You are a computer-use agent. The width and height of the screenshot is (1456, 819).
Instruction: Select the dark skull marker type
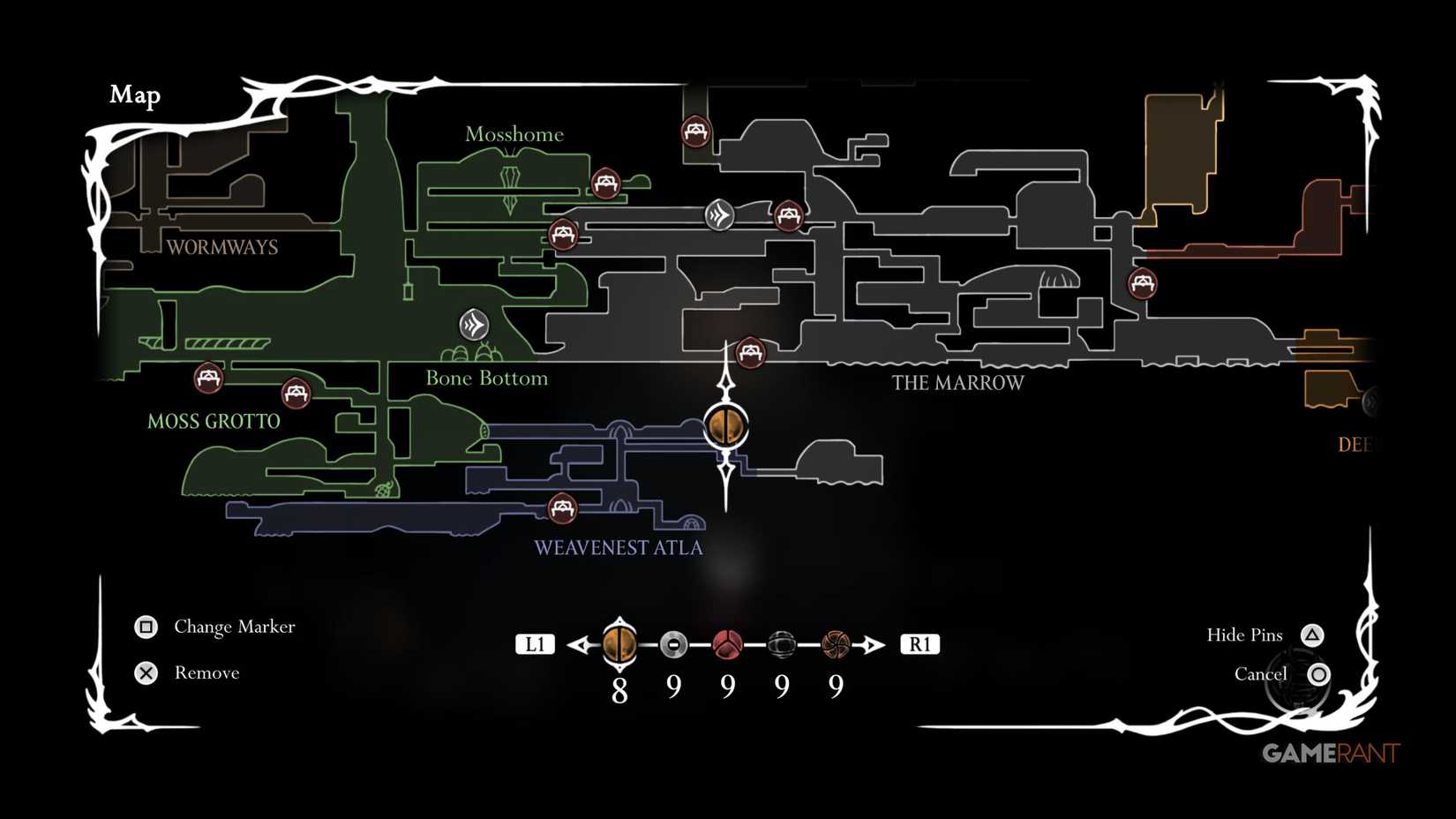[x=780, y=644]
